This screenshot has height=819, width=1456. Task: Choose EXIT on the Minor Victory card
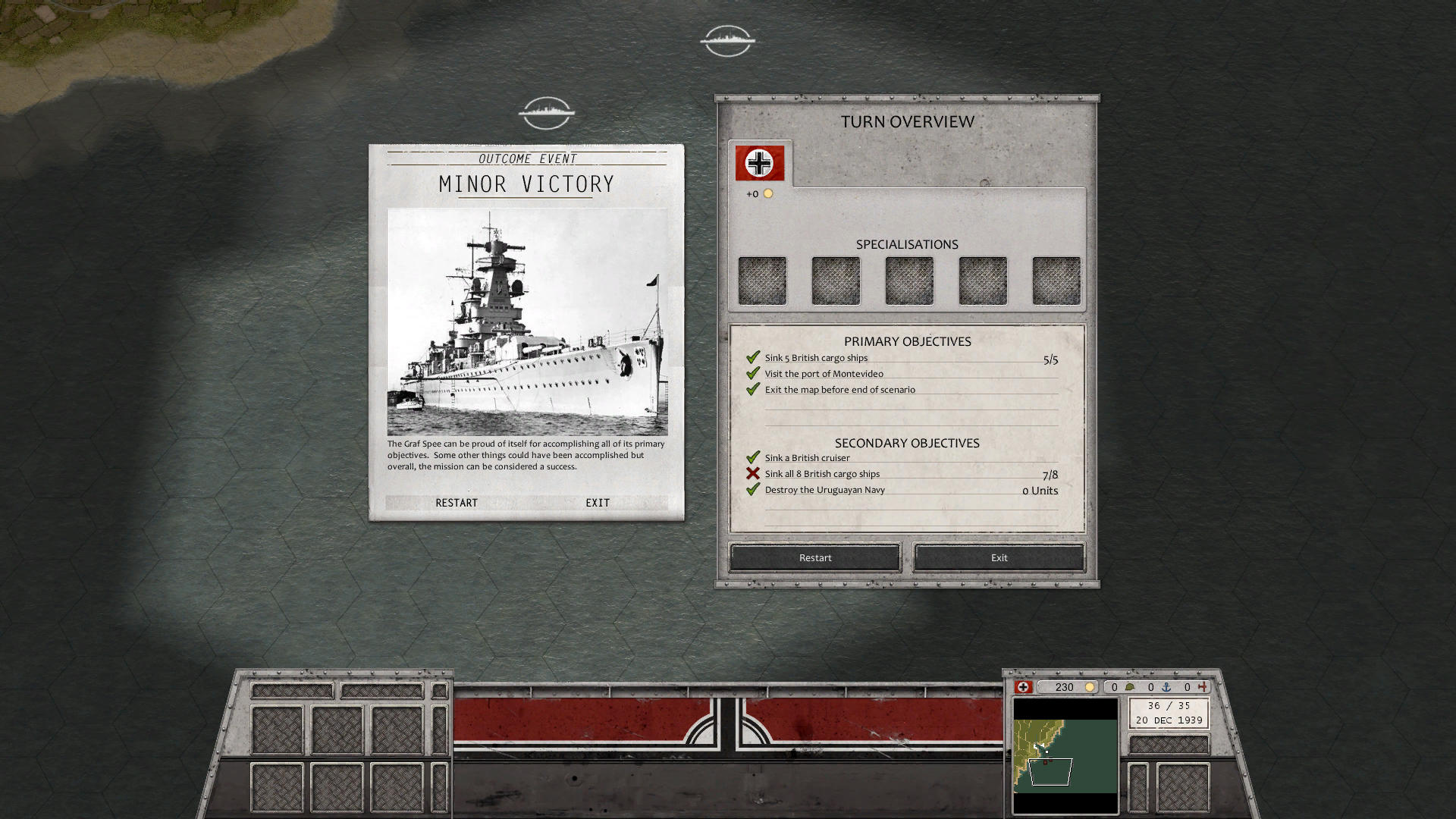598,503
